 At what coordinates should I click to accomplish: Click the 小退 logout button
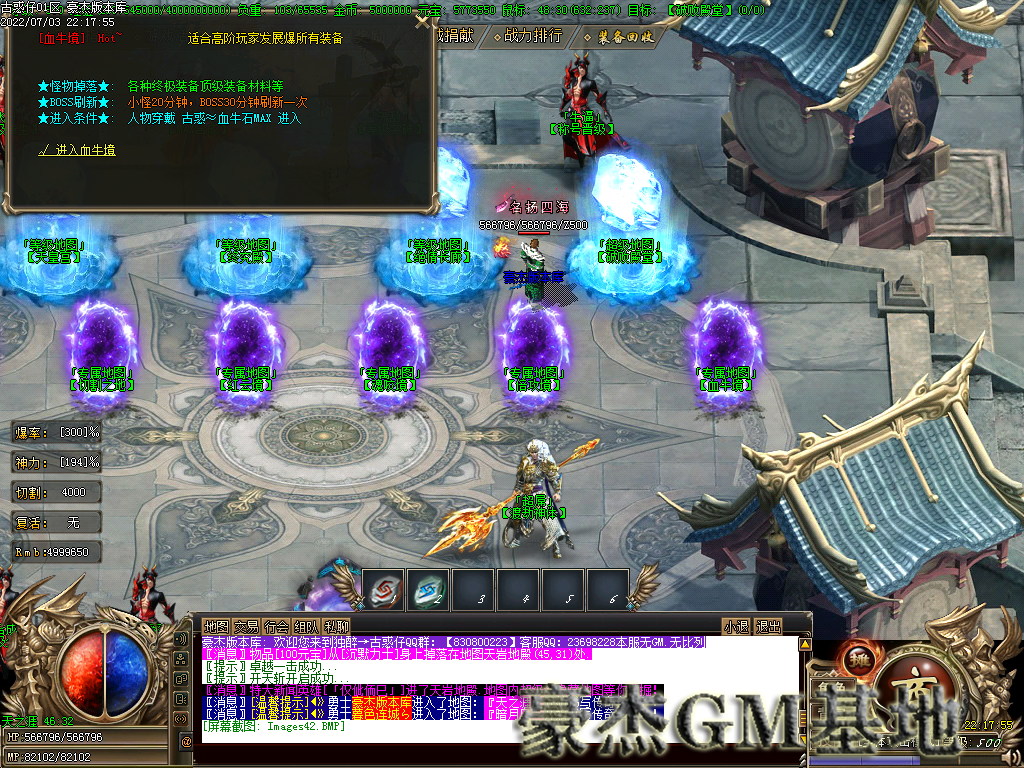(737, 627)
